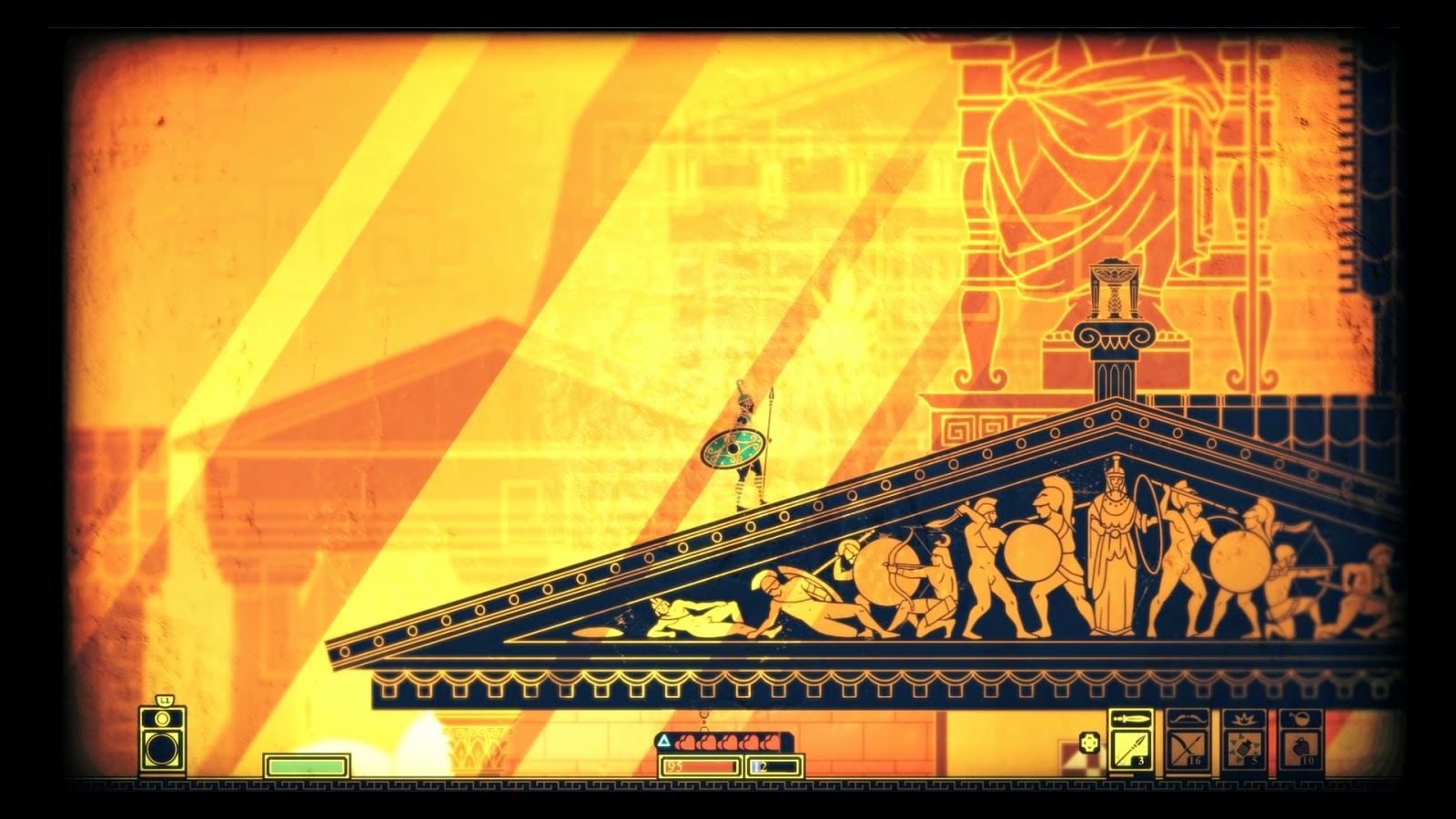Select the bomb slot showing 10

pos(1302,749)
